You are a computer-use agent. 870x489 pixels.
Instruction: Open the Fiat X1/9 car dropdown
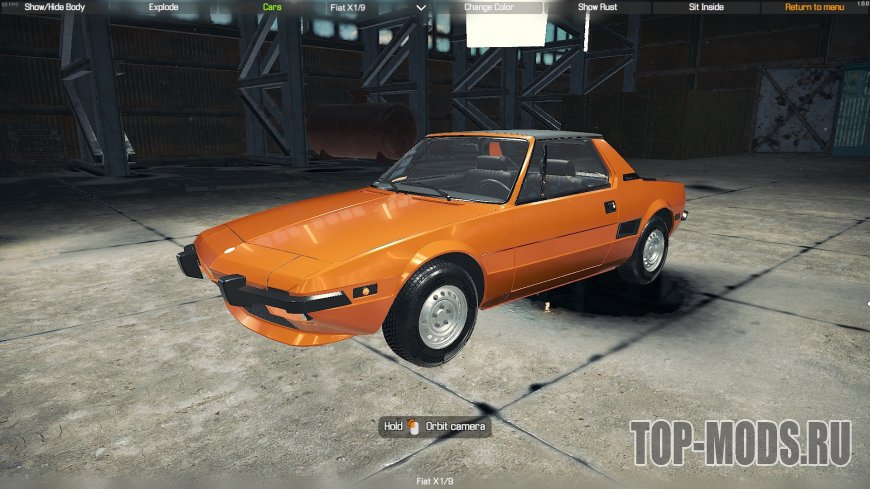pyautogui.click(x=380, y=7)
